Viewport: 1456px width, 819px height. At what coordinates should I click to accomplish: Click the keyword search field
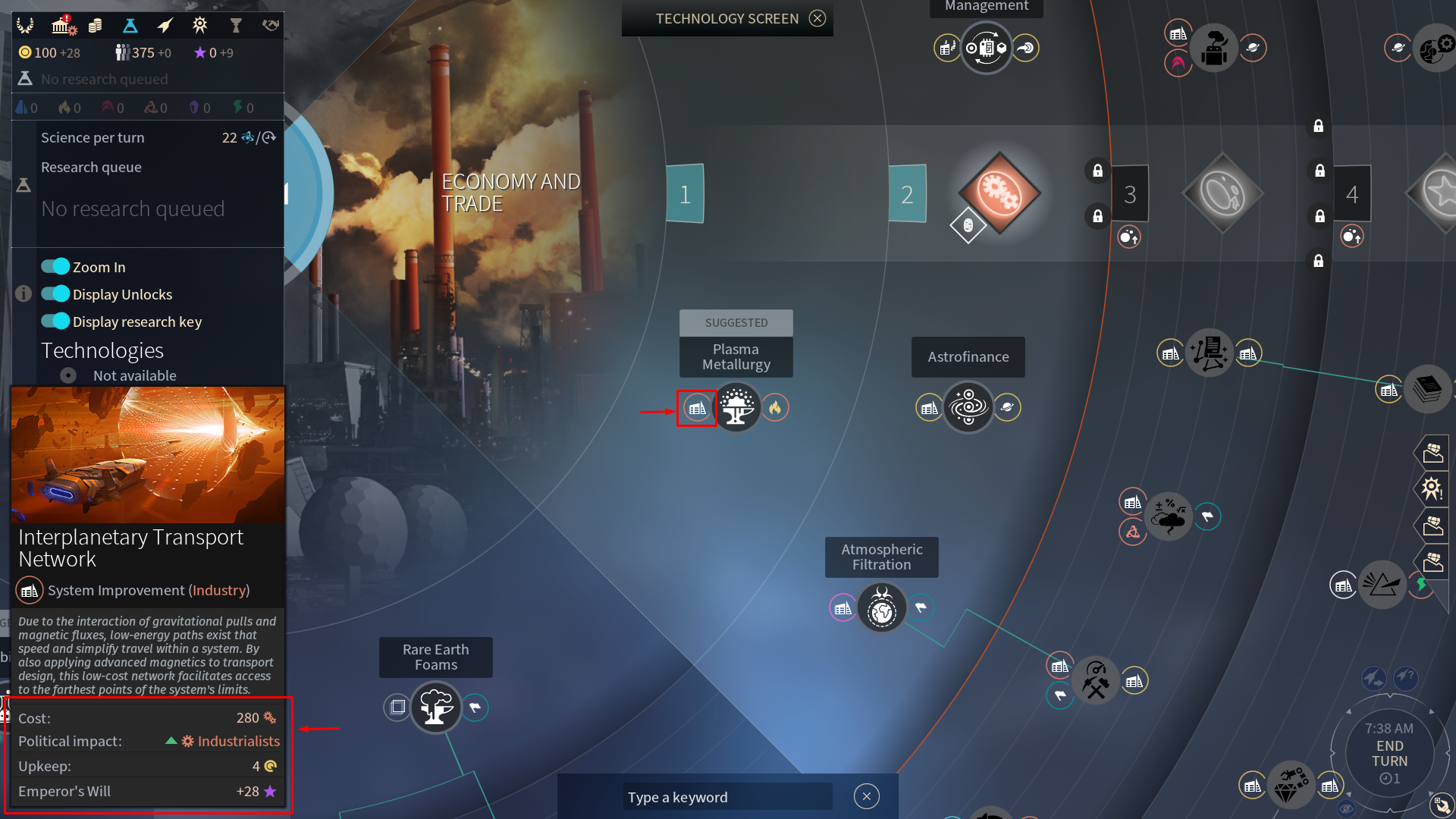[x=726, y=797]
